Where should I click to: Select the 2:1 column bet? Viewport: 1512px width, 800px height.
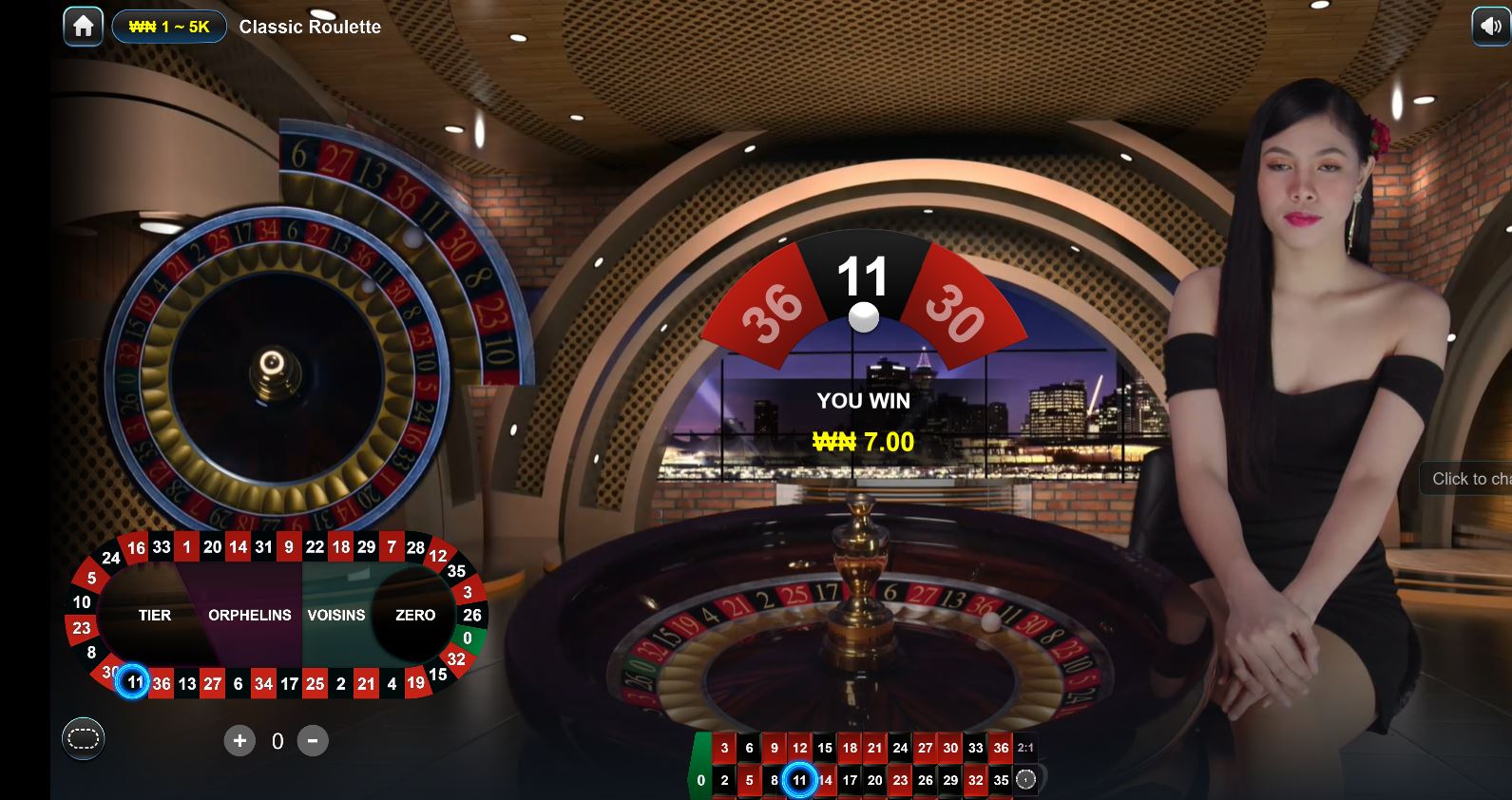(x=1025, y=748)
